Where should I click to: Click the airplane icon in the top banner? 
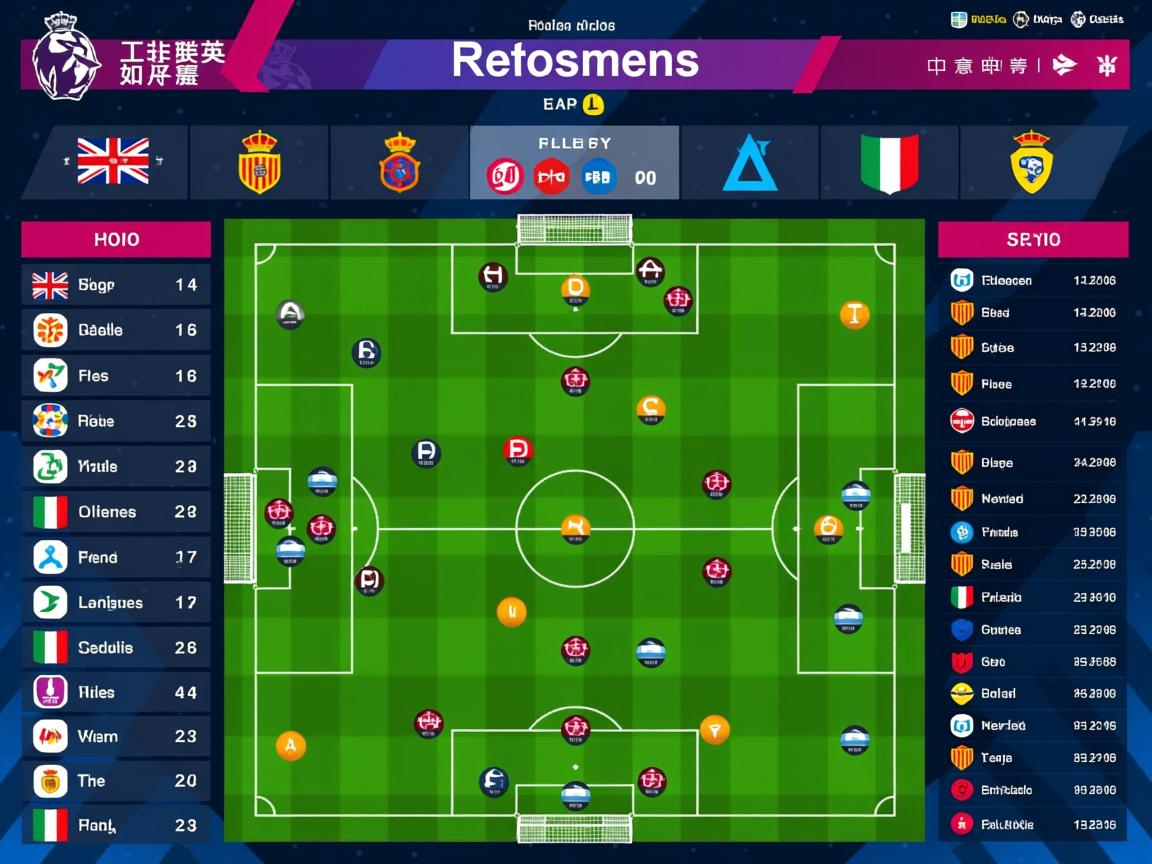tap(1066, 66)
